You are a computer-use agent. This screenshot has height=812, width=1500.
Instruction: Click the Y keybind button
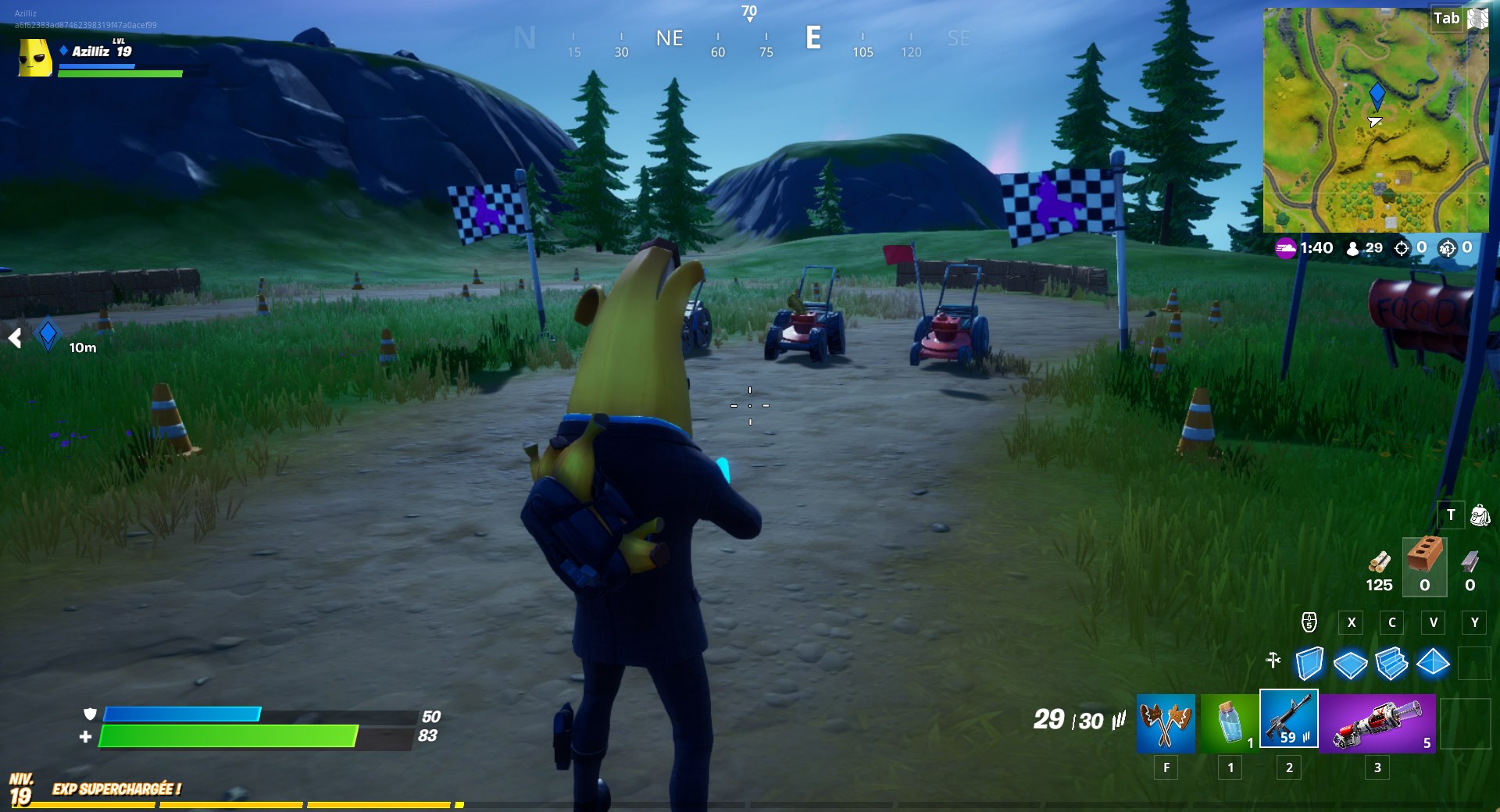pos(1474,623)
